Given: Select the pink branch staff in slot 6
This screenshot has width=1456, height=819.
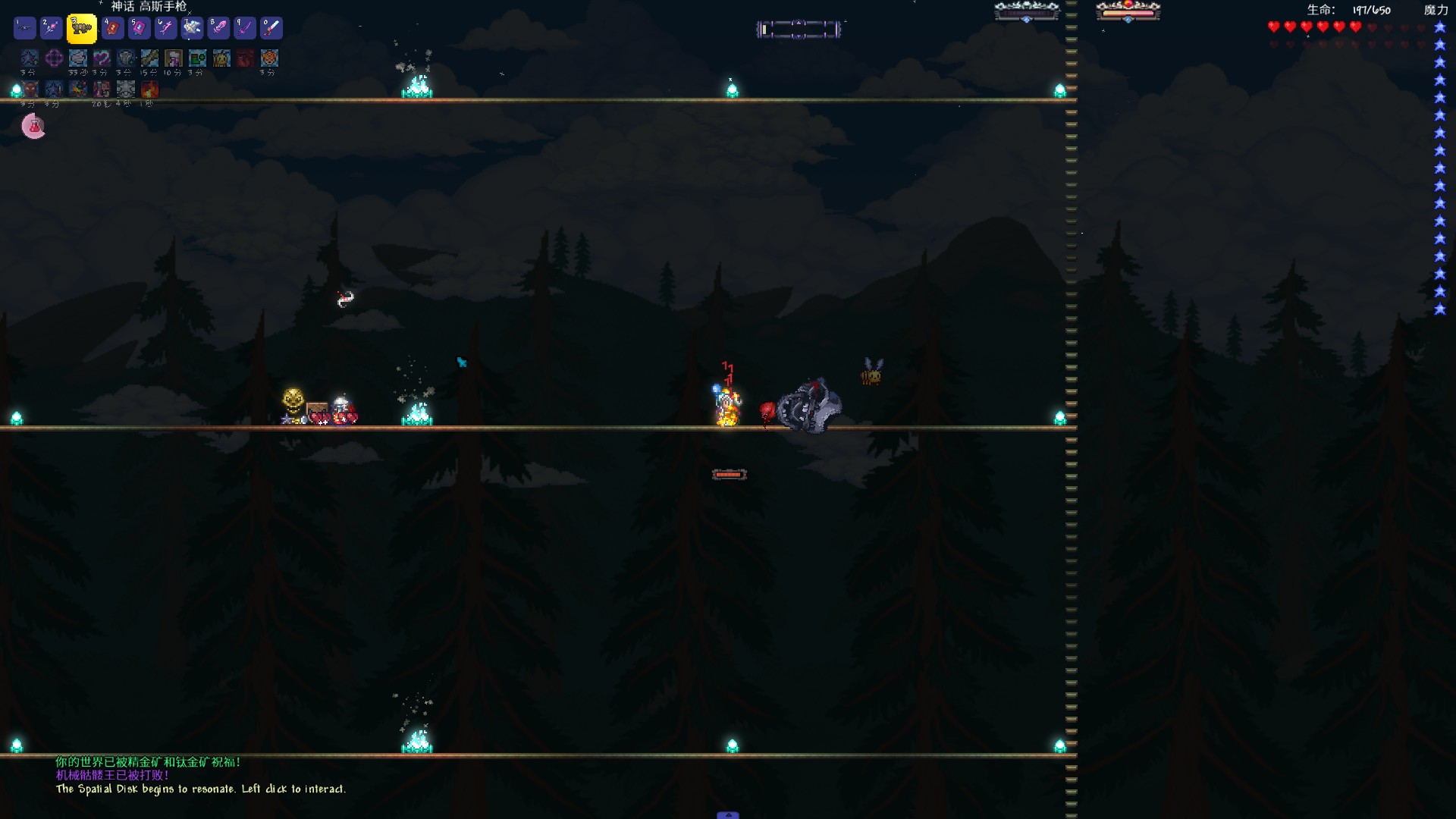Looking at the screenshot, I should coord(165,29).
